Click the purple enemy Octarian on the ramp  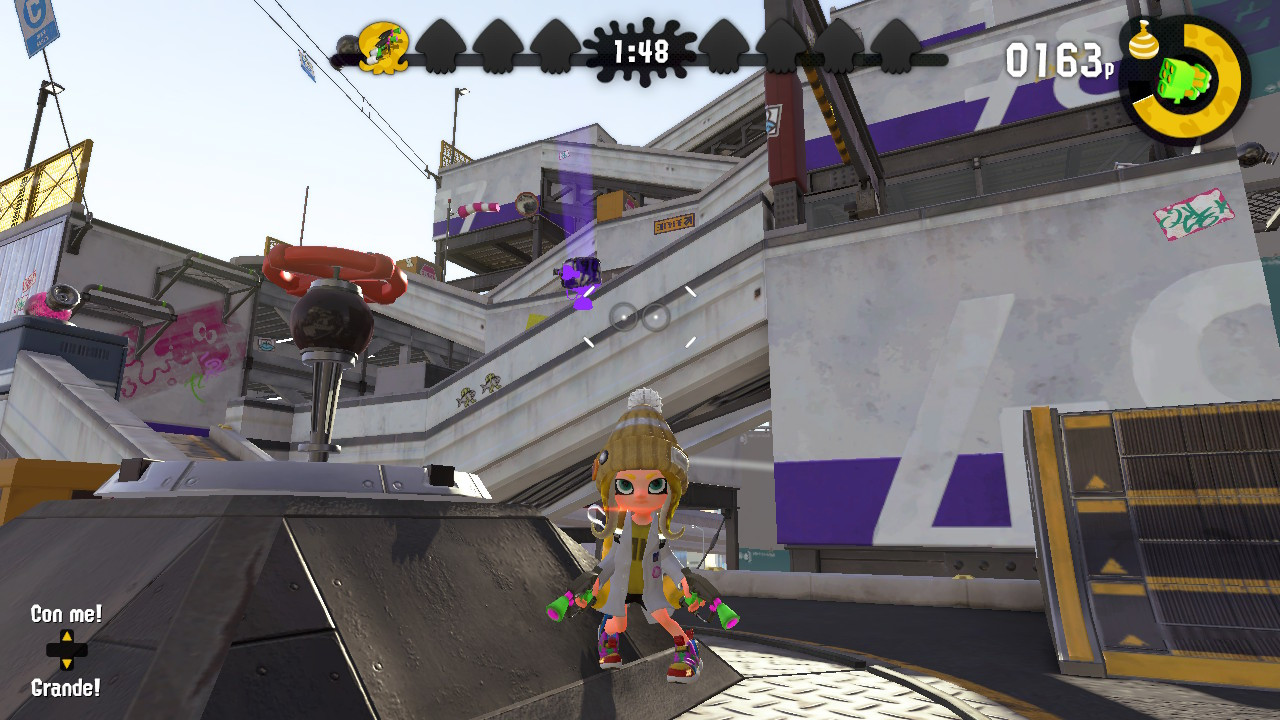click(580, 272)
